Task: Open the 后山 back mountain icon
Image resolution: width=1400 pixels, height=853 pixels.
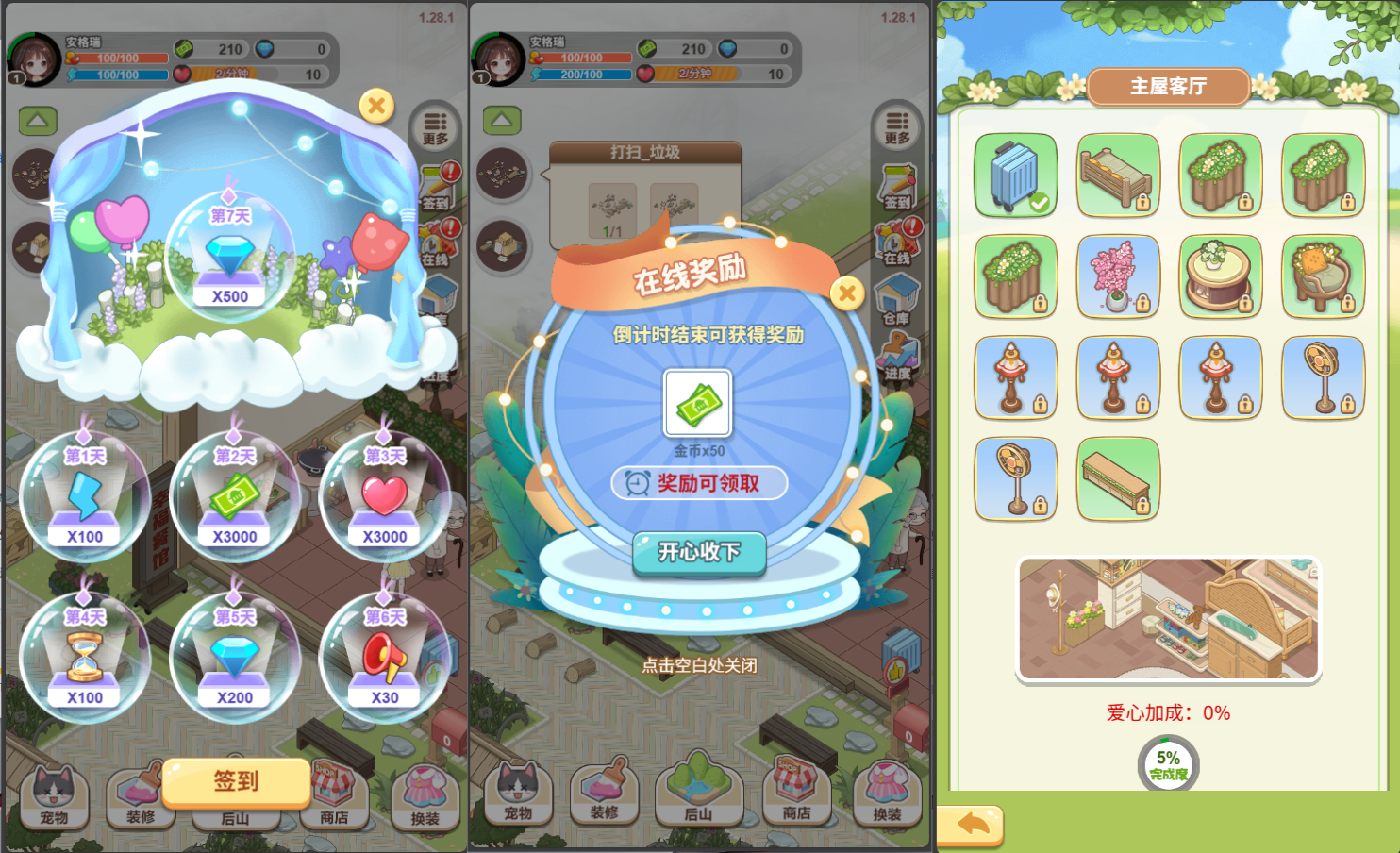Action: pyautogui.click(x=700, y=794)
